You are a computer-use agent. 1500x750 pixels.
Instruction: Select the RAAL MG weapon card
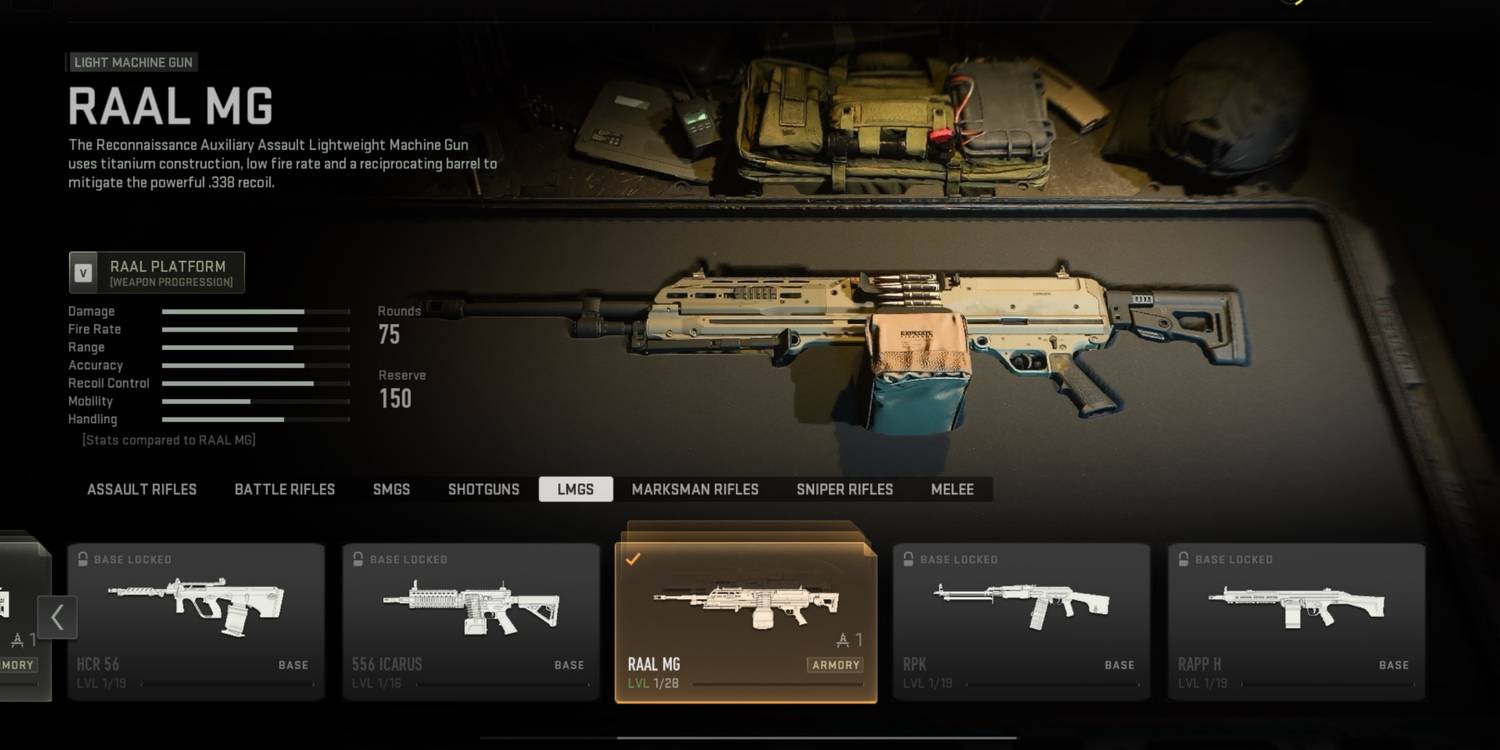point(746,621)
